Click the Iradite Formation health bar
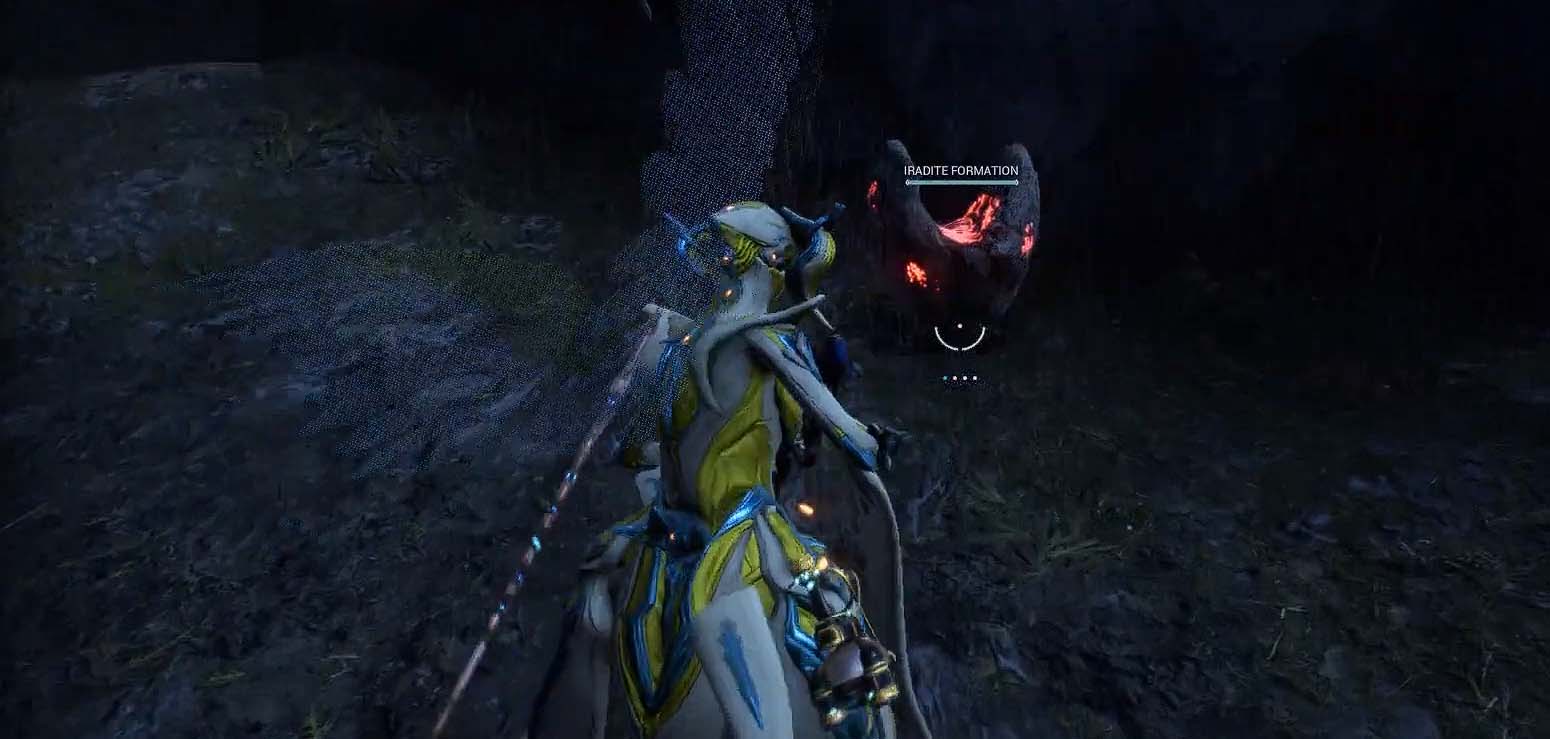 (962, 183)
